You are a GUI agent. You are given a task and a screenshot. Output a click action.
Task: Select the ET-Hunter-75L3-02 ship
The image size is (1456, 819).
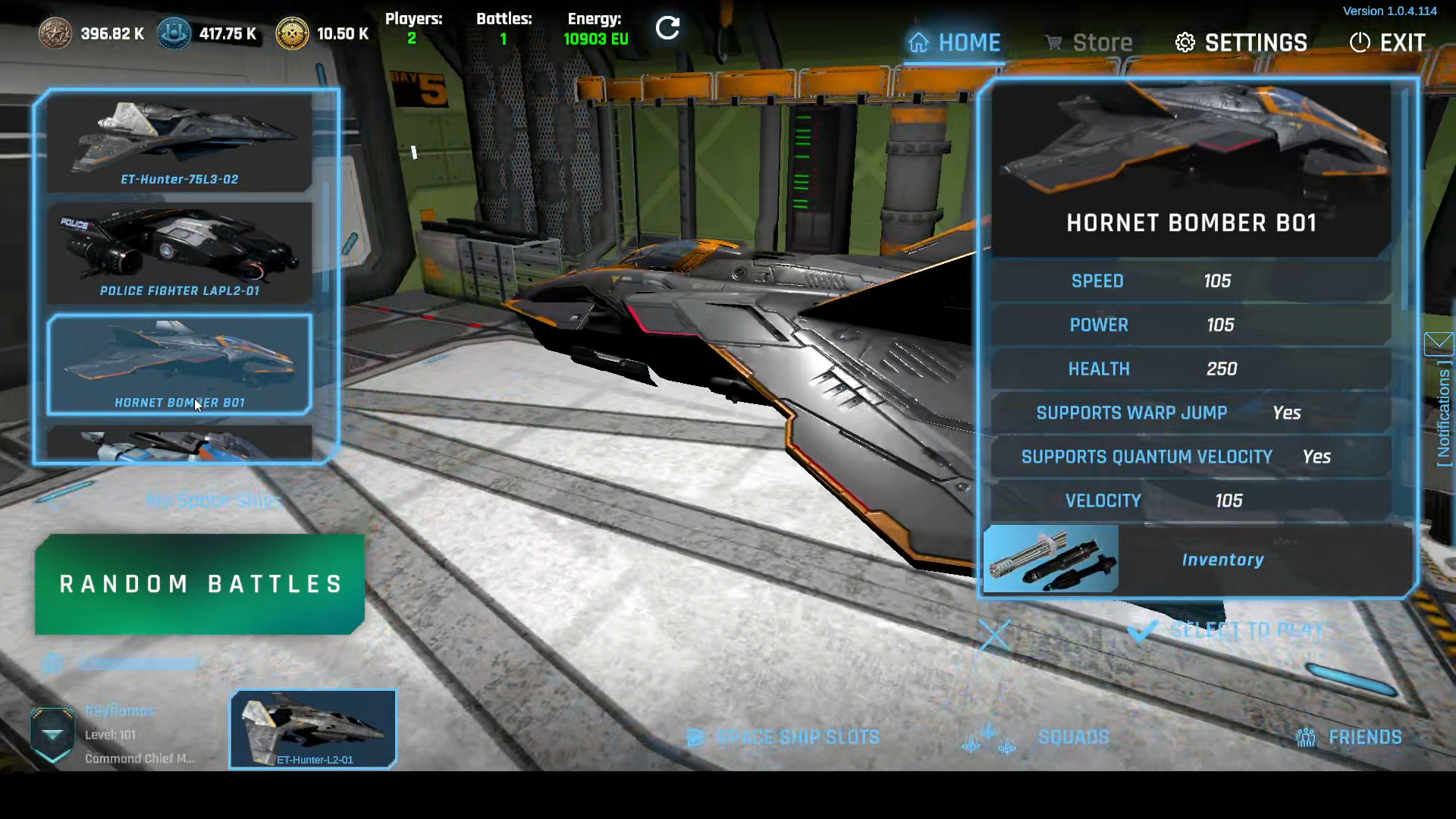[x=180, y=142]
